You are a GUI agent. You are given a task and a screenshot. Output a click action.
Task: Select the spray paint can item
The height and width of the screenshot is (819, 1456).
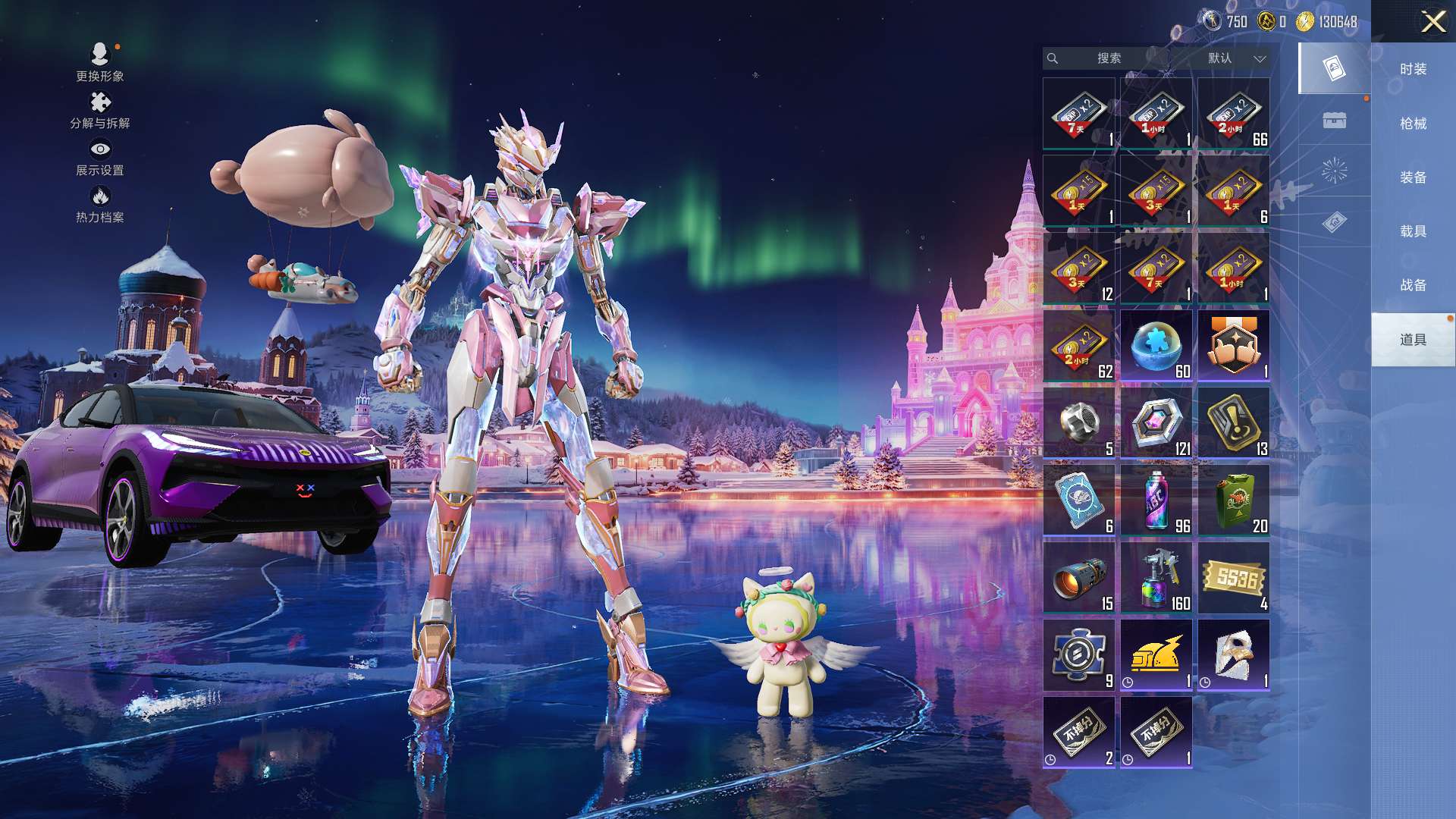[1156, 500]
